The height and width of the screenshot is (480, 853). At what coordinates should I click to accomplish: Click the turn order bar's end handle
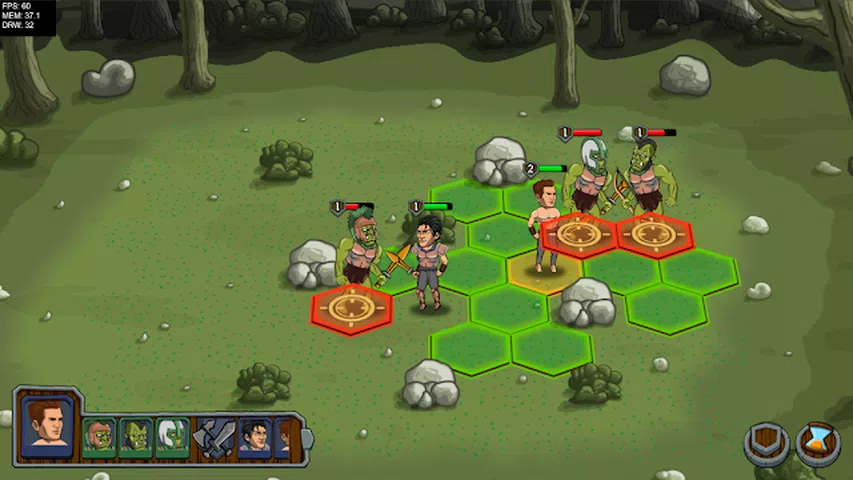[307, 438]
